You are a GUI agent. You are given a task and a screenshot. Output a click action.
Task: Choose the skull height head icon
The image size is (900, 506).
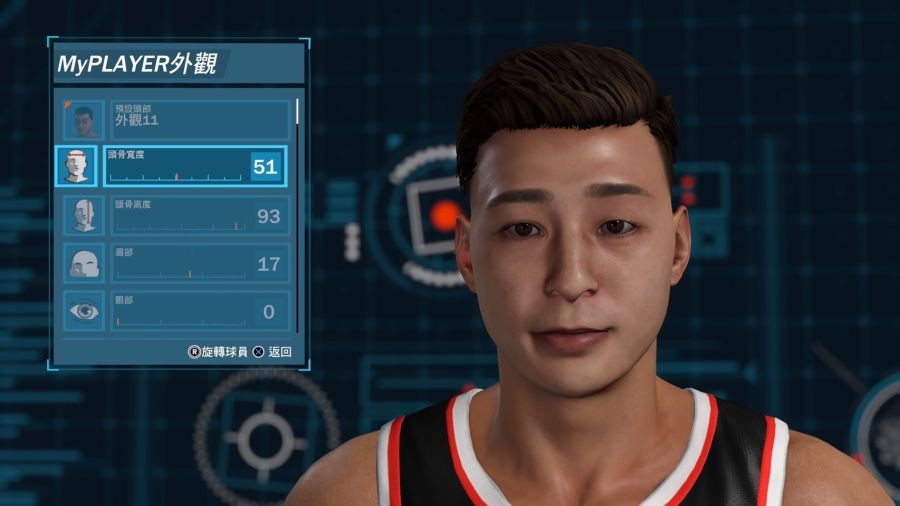[x=83, y=215]
